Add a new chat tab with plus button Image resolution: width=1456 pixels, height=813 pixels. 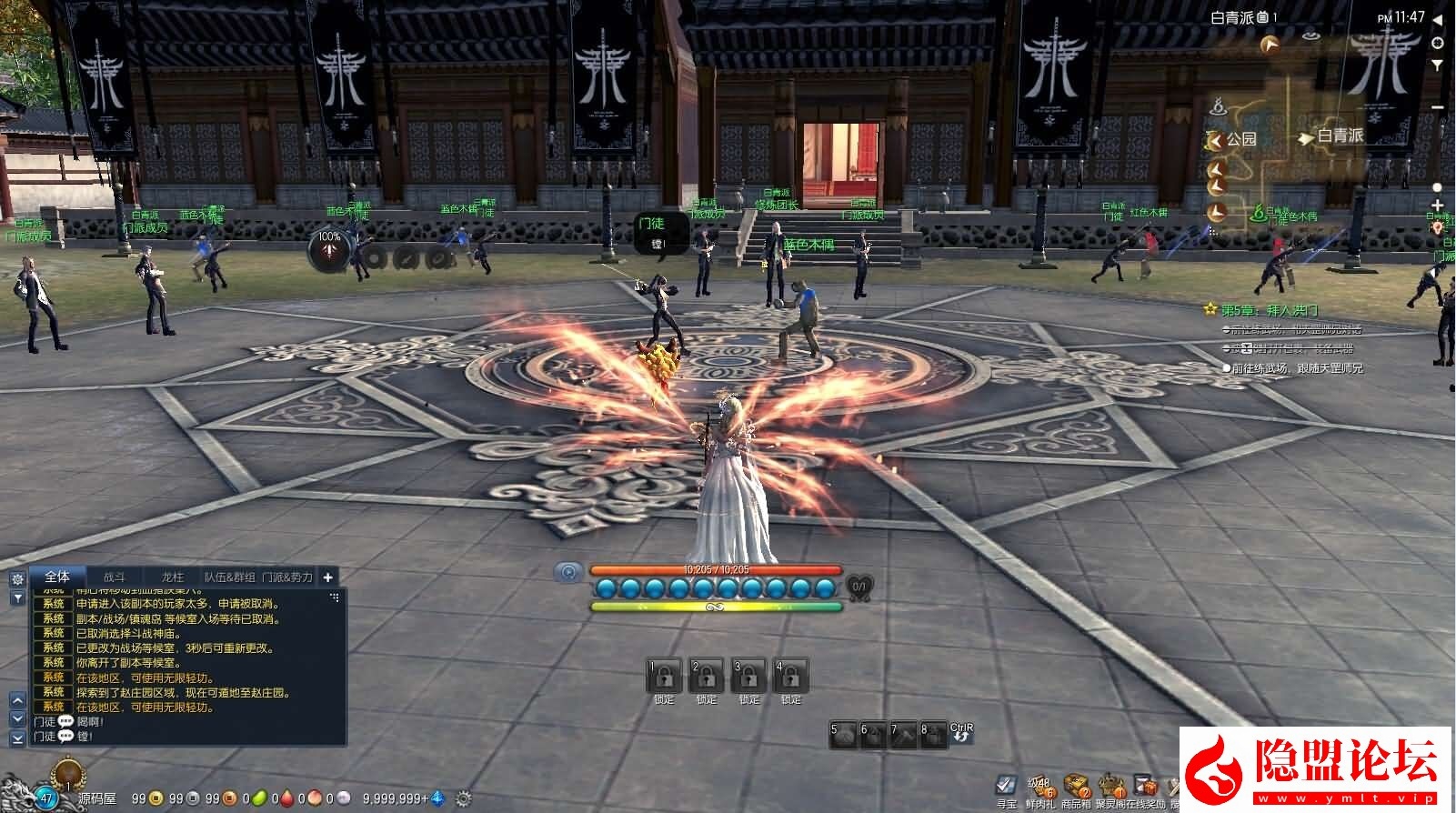coord(327,577)
